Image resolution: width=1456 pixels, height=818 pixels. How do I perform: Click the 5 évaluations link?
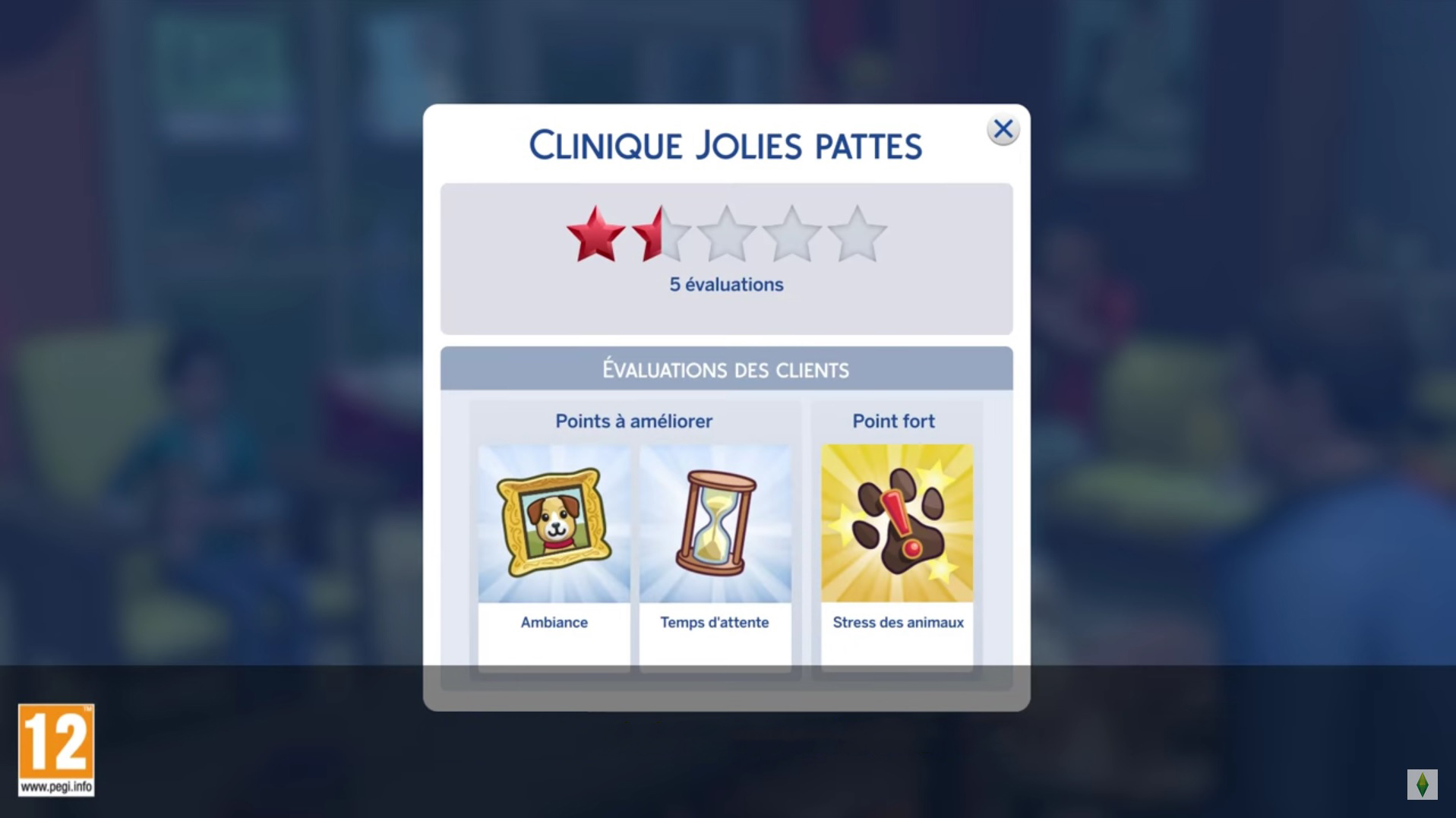pos(725,284)
